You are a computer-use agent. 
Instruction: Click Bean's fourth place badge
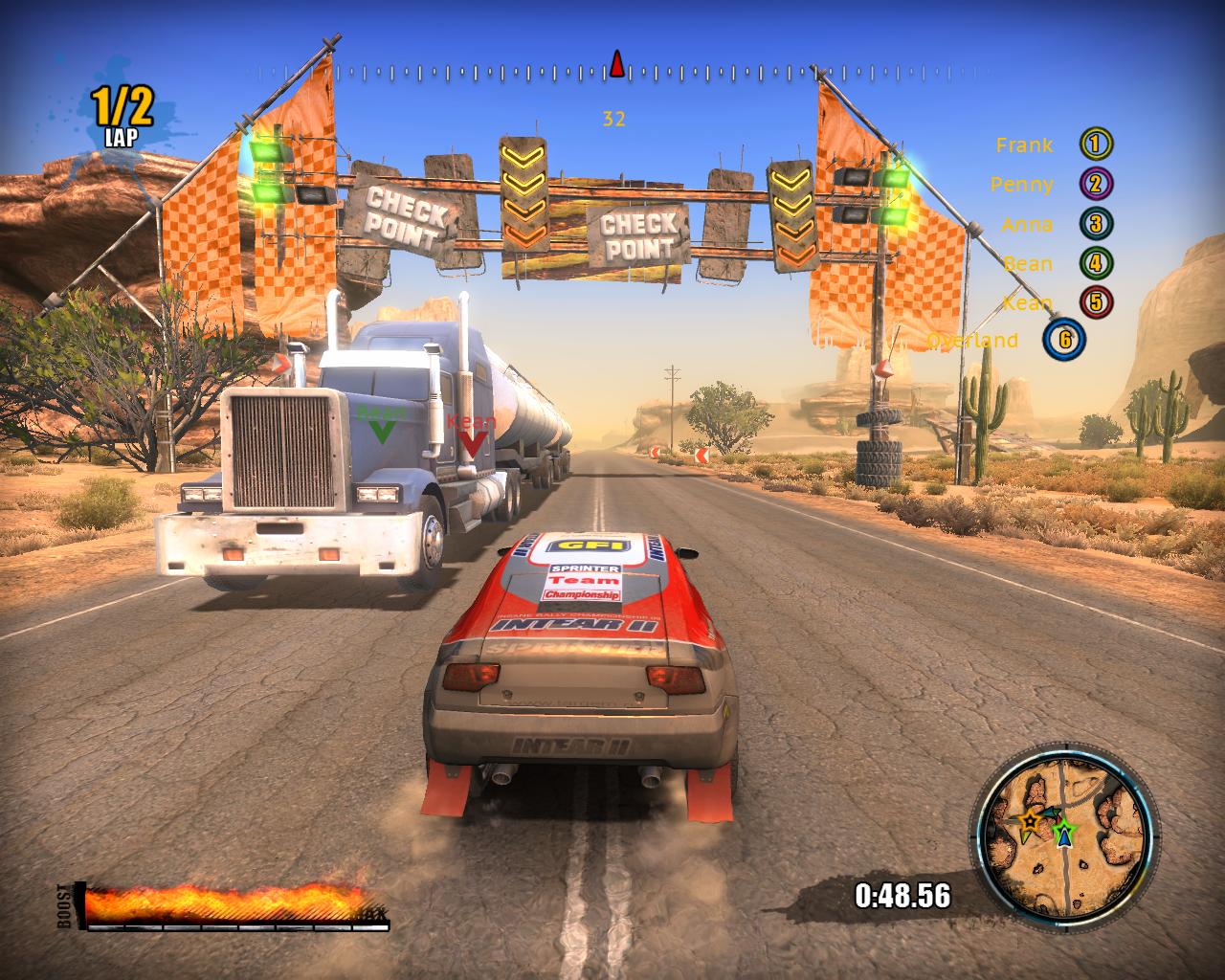point(1096,263)
